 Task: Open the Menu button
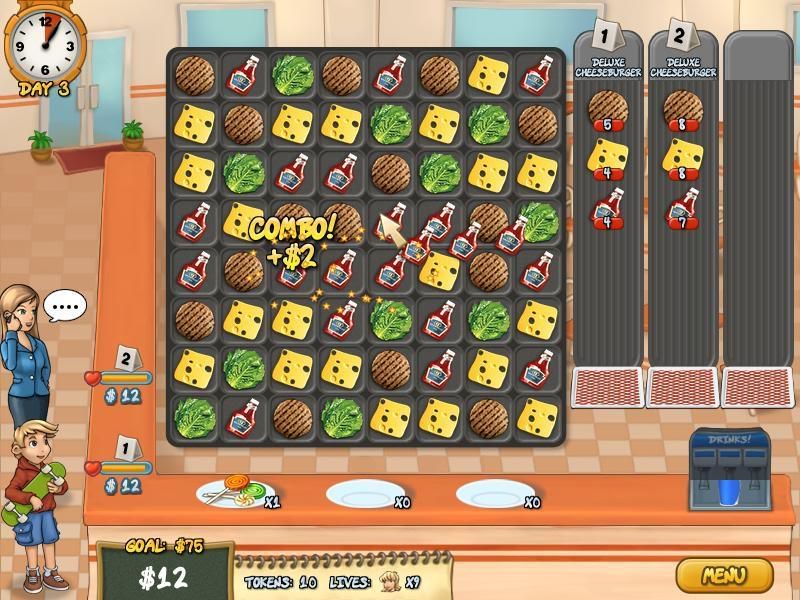coord(724,575)
